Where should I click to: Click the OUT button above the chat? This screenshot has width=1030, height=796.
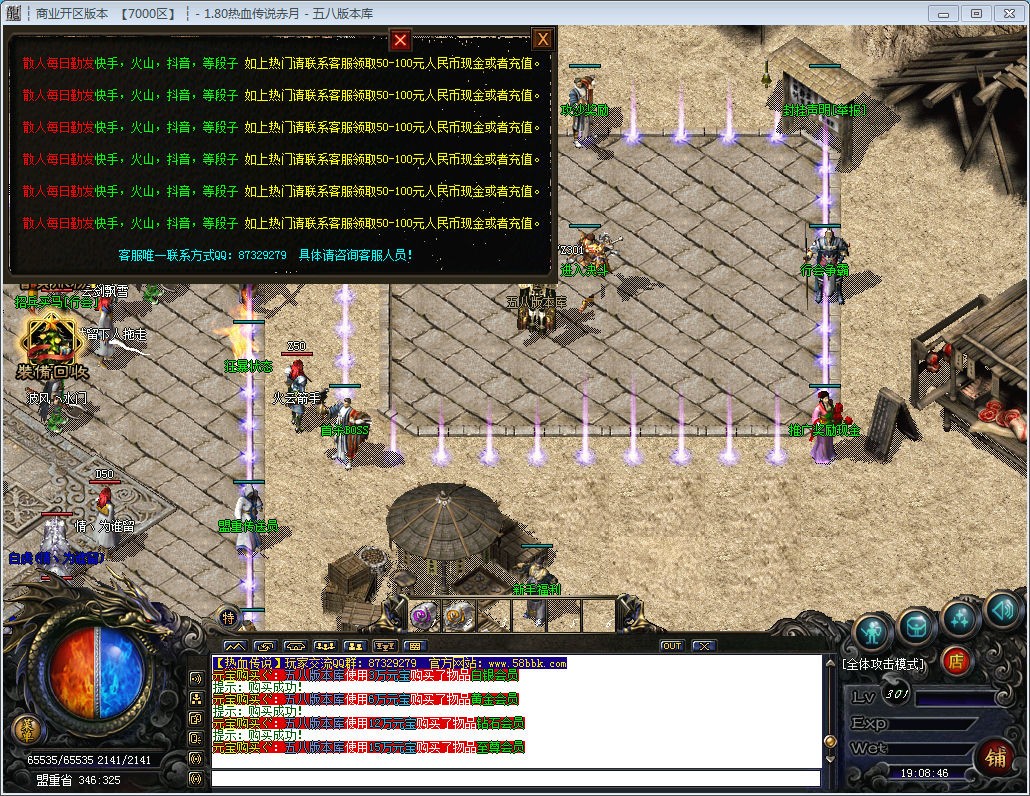click(x=671, y=646)
